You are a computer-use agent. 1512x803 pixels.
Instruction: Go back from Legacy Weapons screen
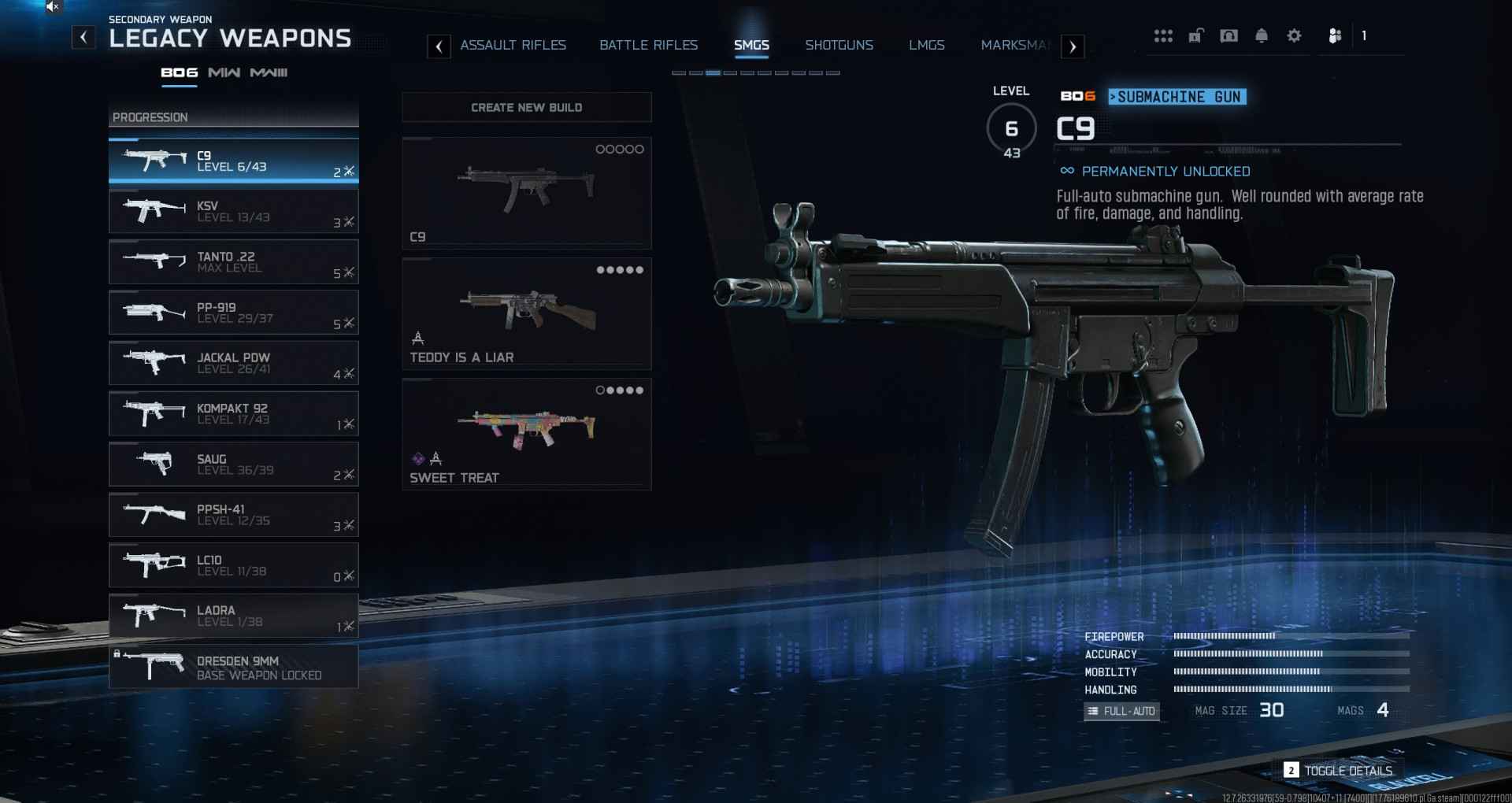click(83, 37)
